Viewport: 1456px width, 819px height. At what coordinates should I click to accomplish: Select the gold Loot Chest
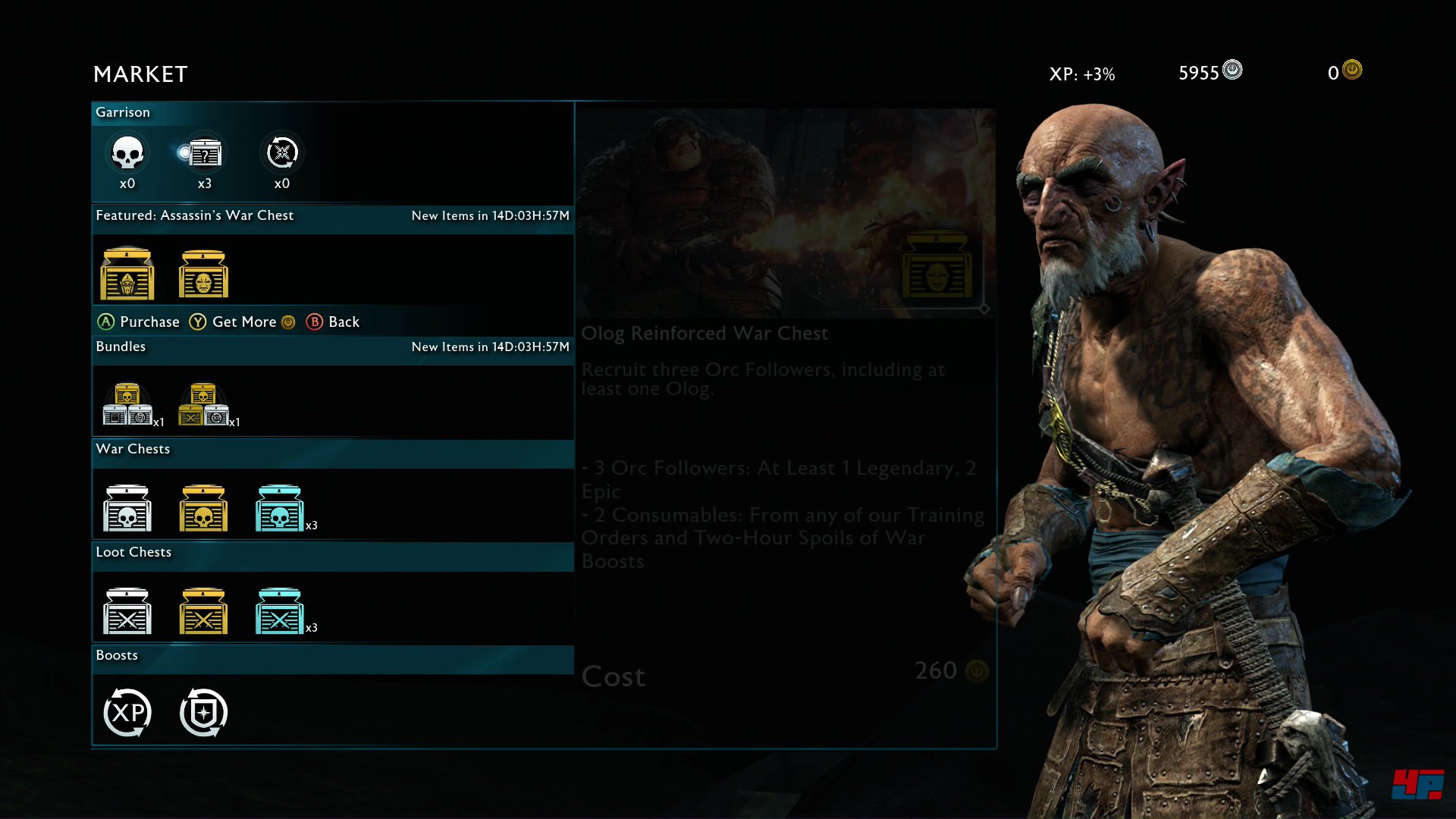pyautogui.click(x=203, y=611)
